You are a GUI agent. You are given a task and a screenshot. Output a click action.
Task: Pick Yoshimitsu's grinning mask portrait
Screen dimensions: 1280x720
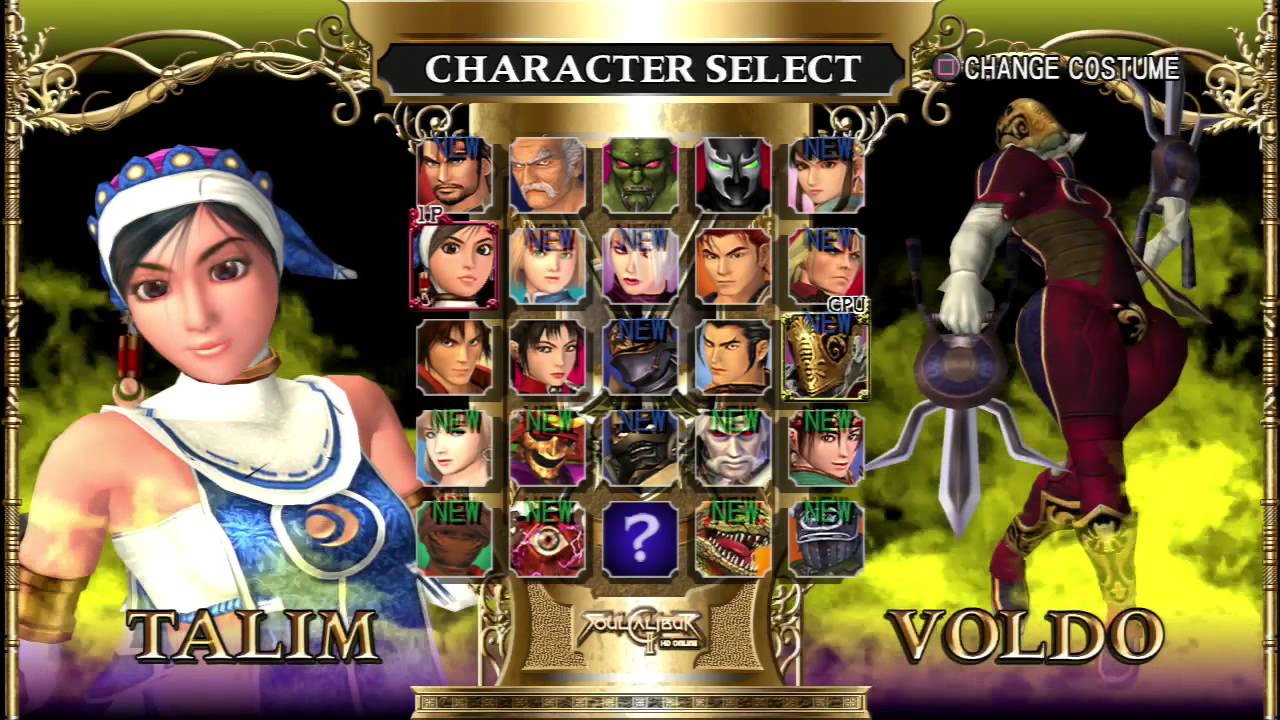pyautogui.click(x=547, y=447)
